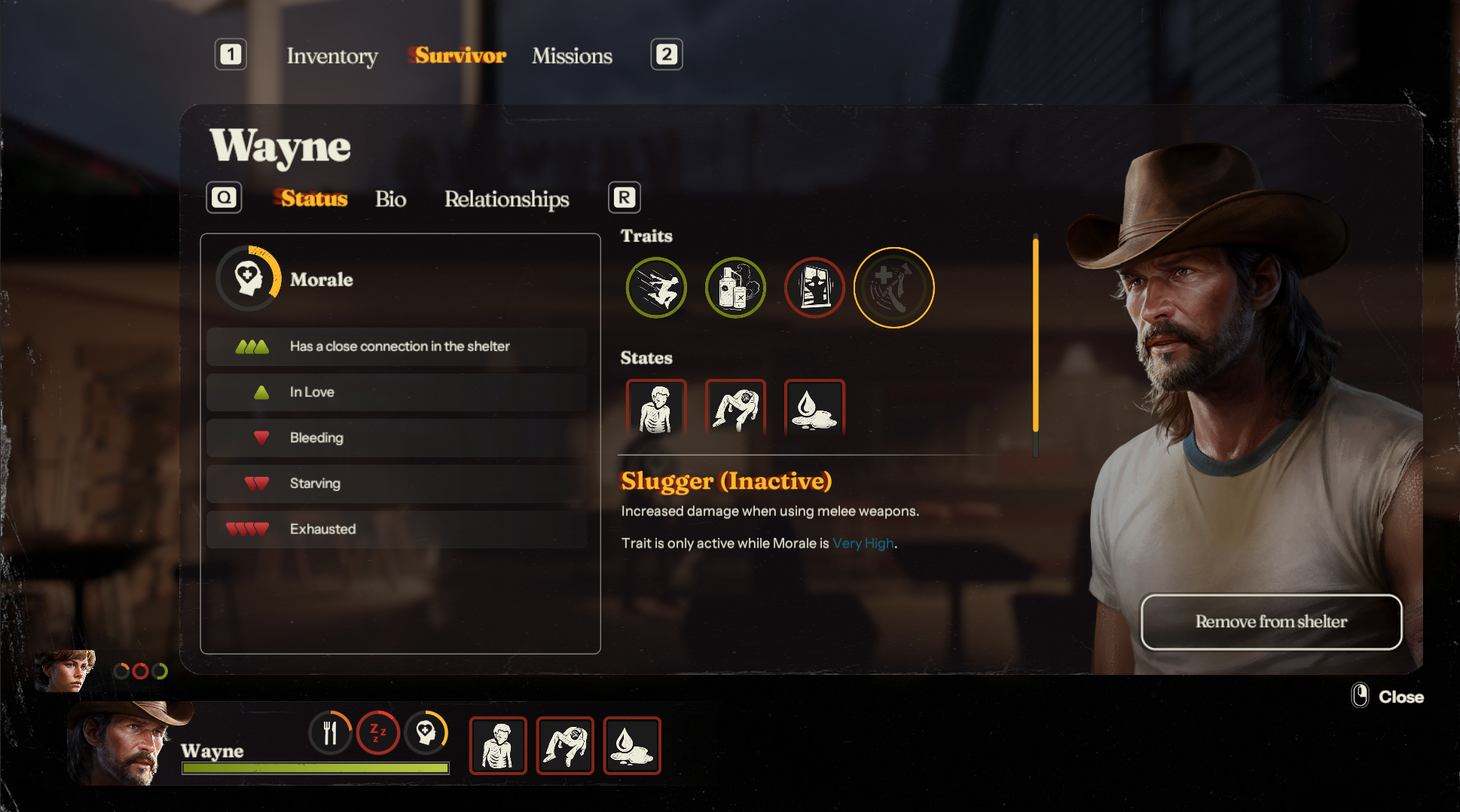Select the bottles trait icon

[x=735, y=288]
